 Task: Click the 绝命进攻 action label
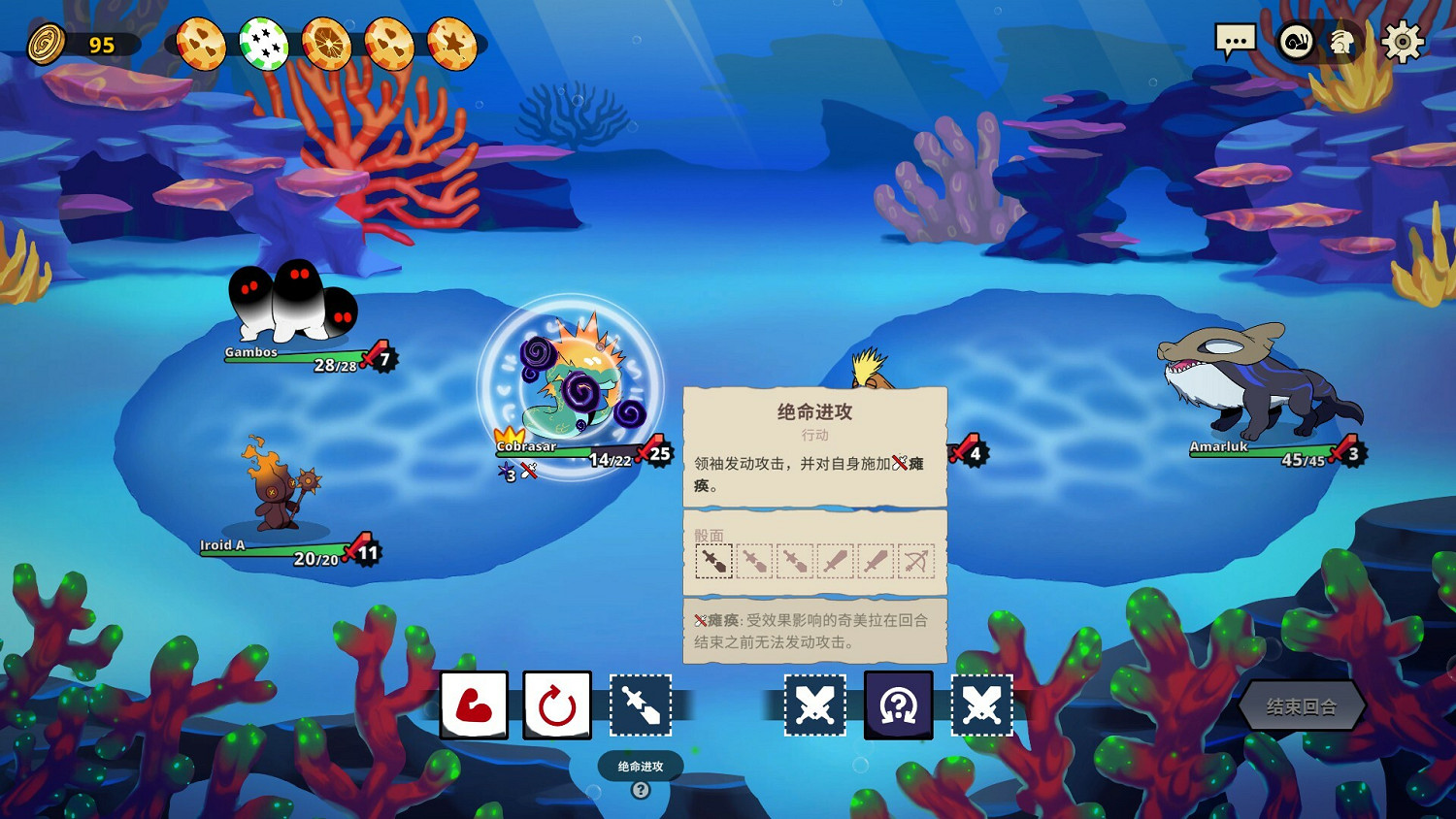640,765
